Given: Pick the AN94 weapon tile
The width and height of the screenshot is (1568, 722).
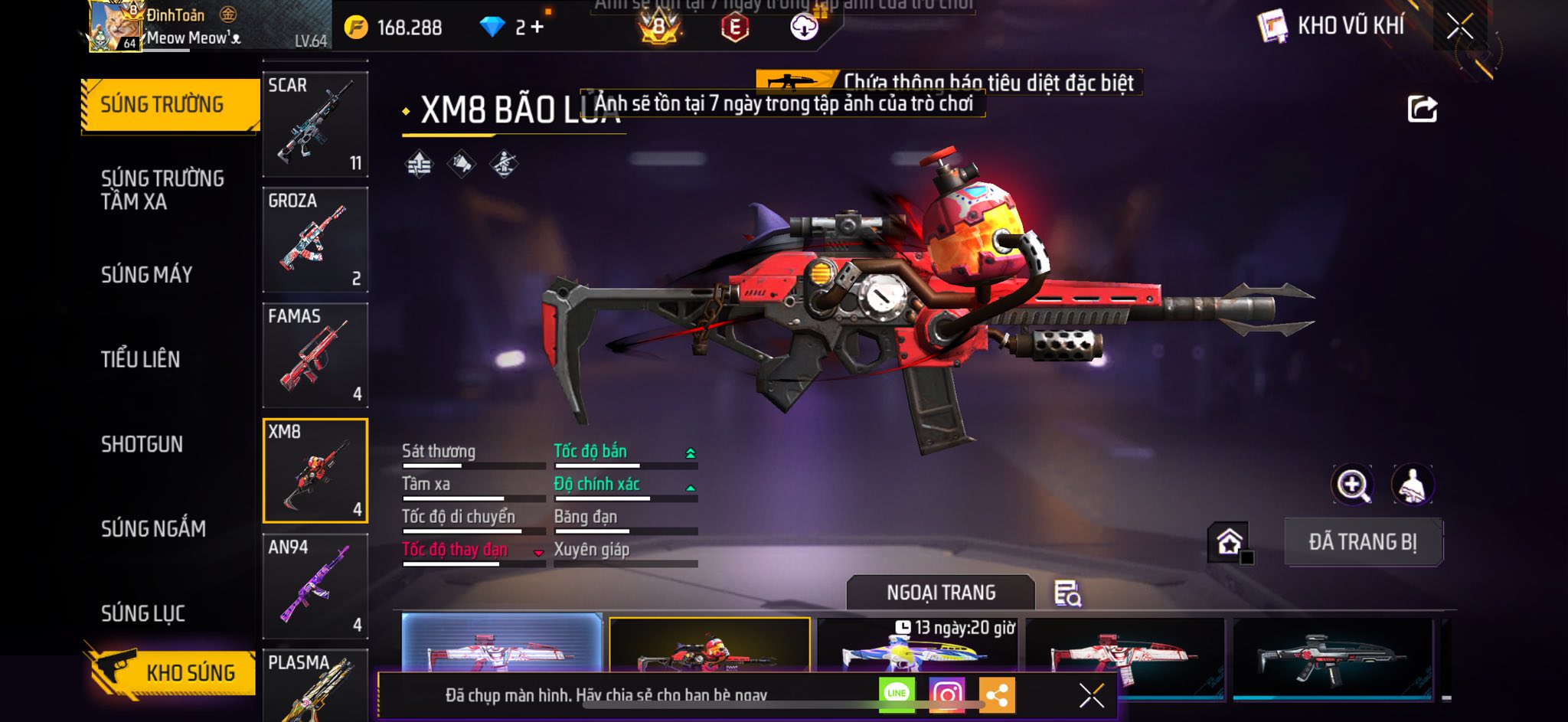Looking at the screenshot, I should click(315, 586).
